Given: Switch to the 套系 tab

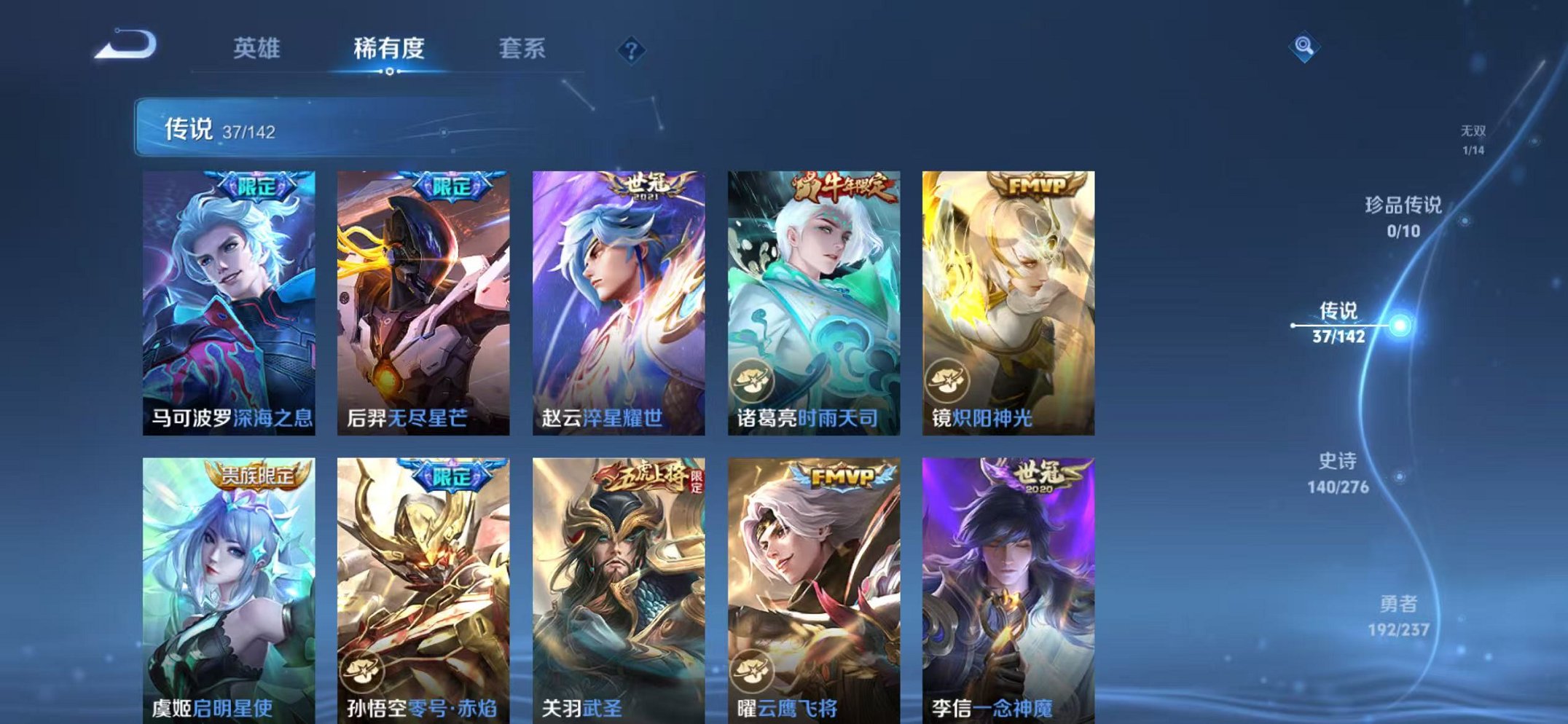Looking at the screenshot, I should point(524,45).
